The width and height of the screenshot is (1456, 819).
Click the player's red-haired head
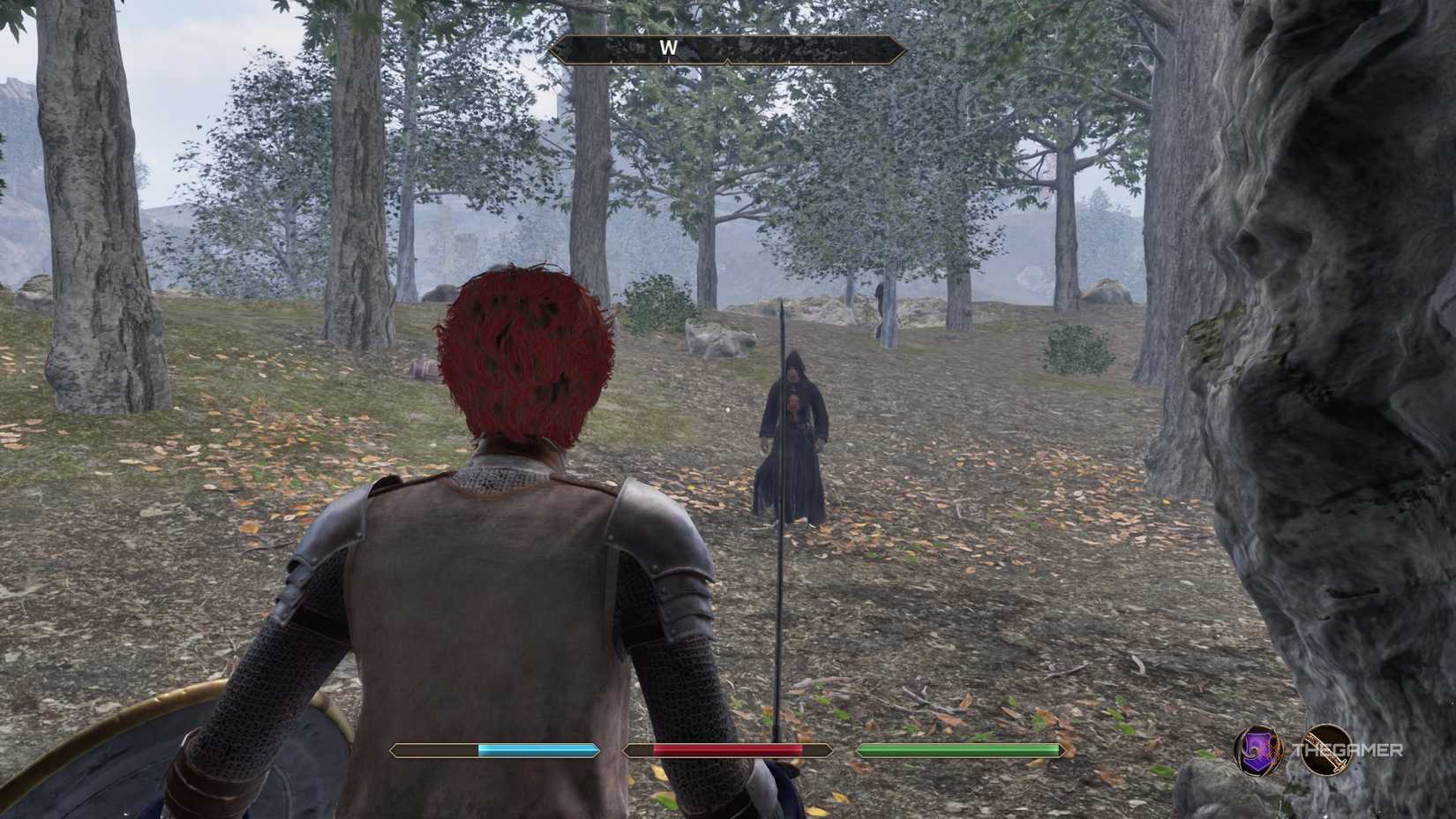523,353
